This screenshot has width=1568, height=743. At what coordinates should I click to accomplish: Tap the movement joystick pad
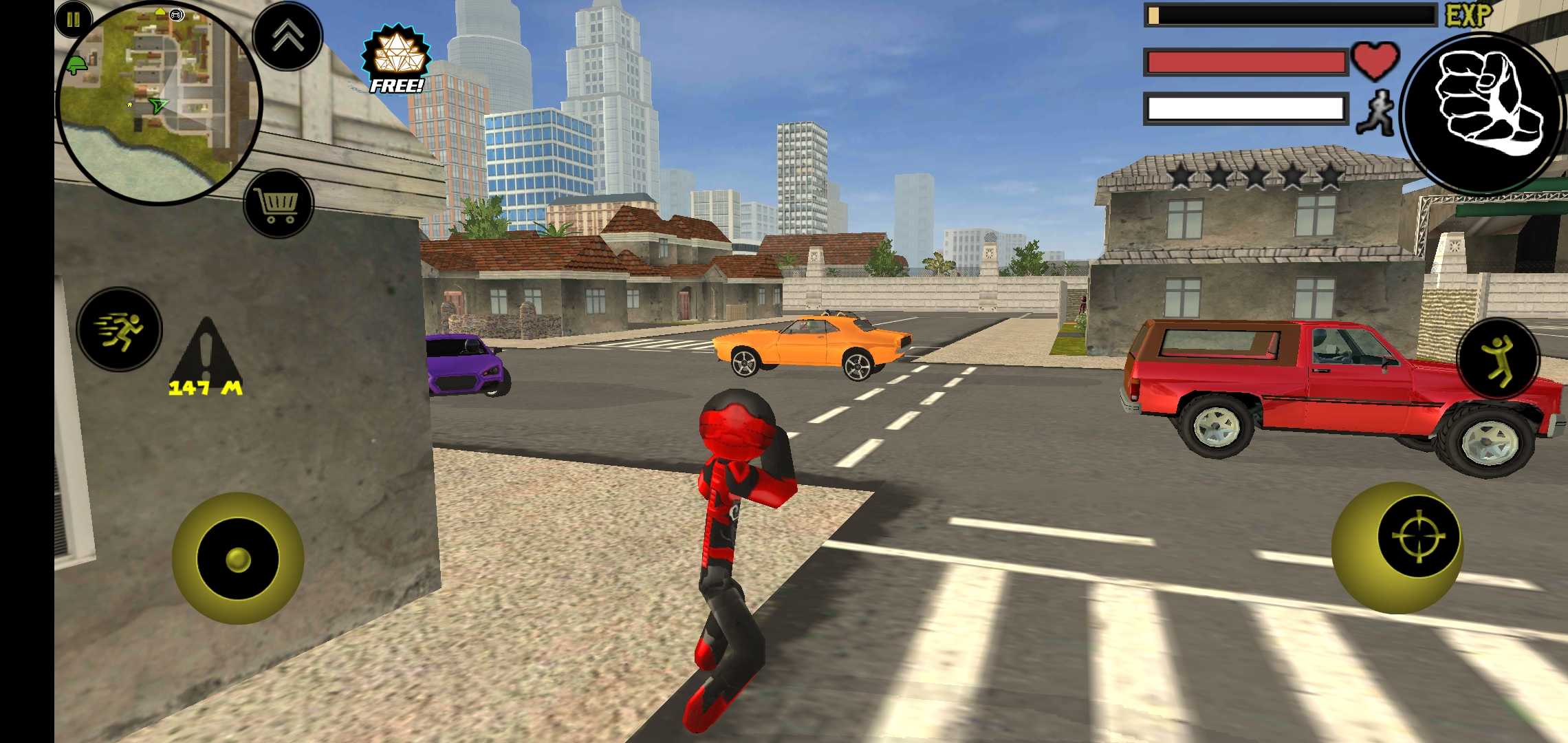pos(238,558)
